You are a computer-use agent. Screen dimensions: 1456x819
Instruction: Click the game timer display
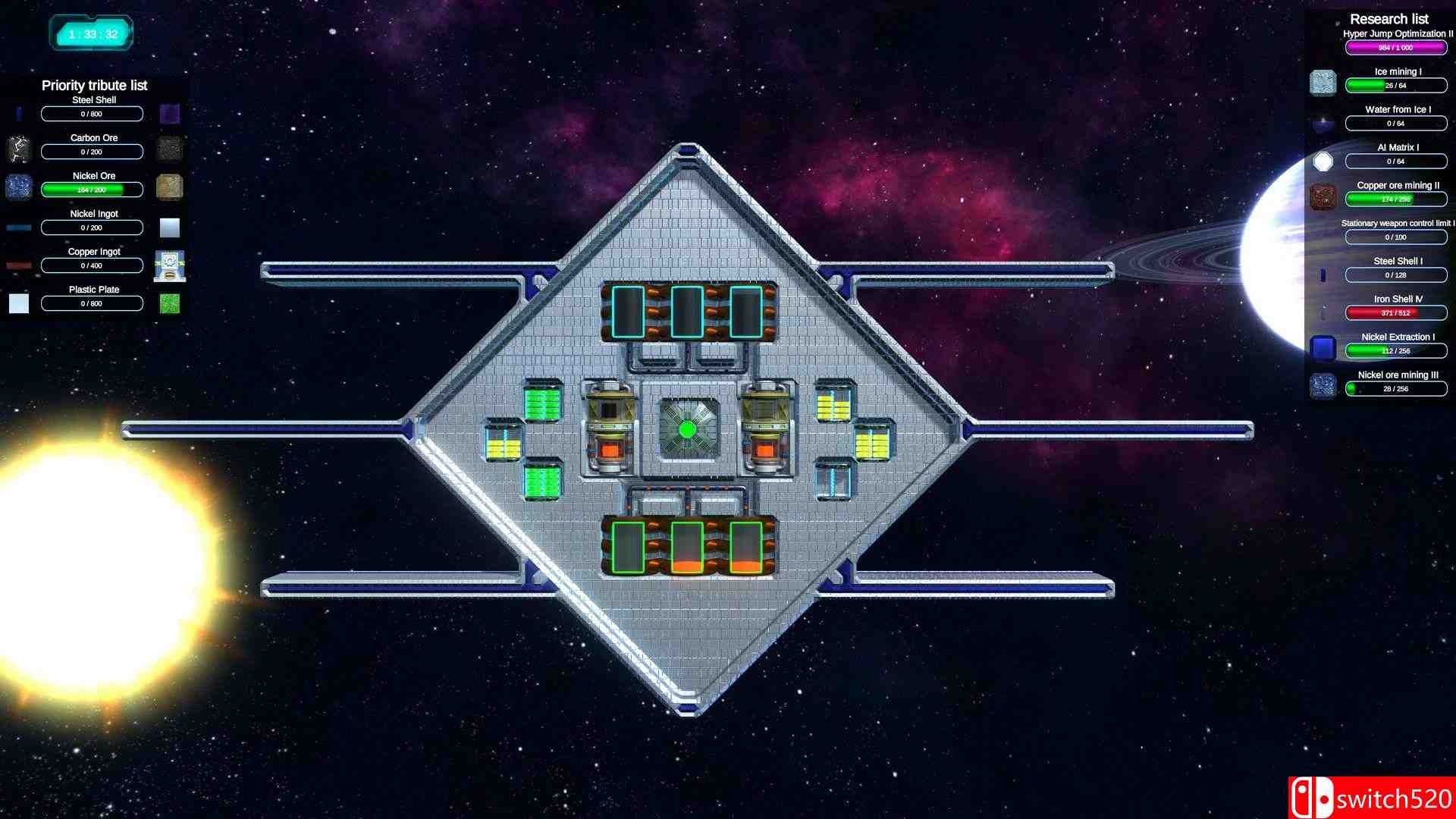(91, 32)
